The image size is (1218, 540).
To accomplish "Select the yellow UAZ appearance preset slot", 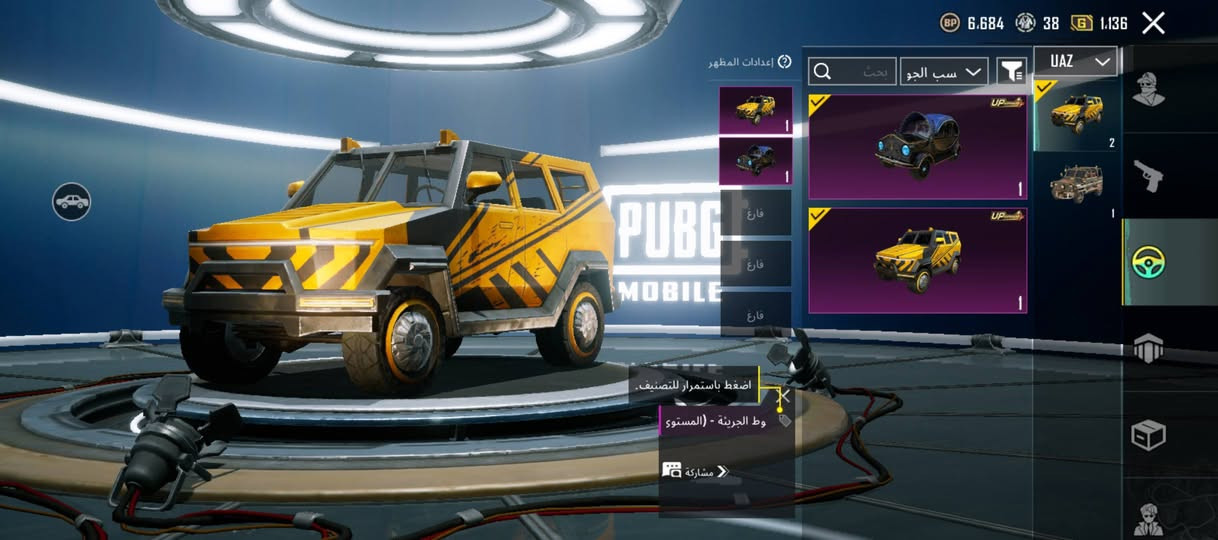I will point(755,110).
